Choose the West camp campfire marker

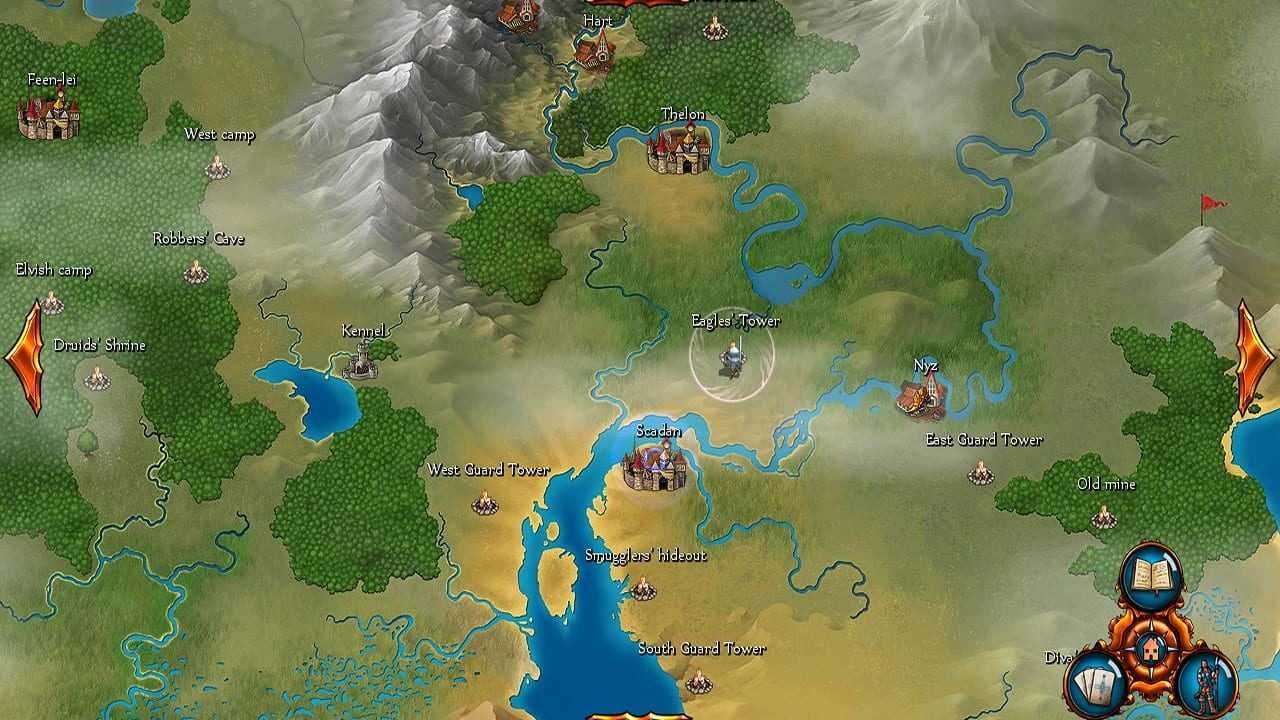(x=217, y=167)
